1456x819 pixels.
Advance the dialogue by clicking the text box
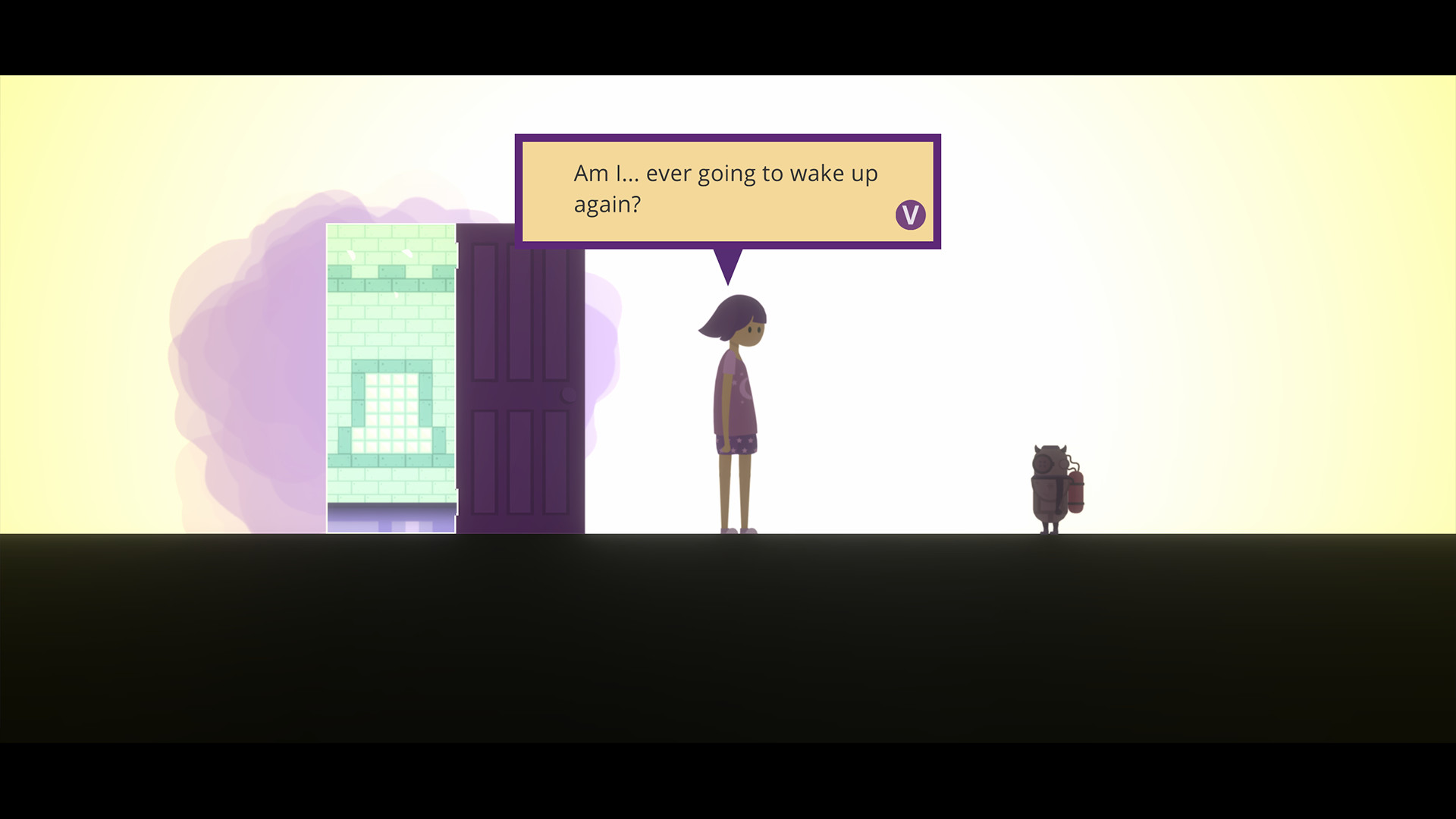[x=728, y=190]
